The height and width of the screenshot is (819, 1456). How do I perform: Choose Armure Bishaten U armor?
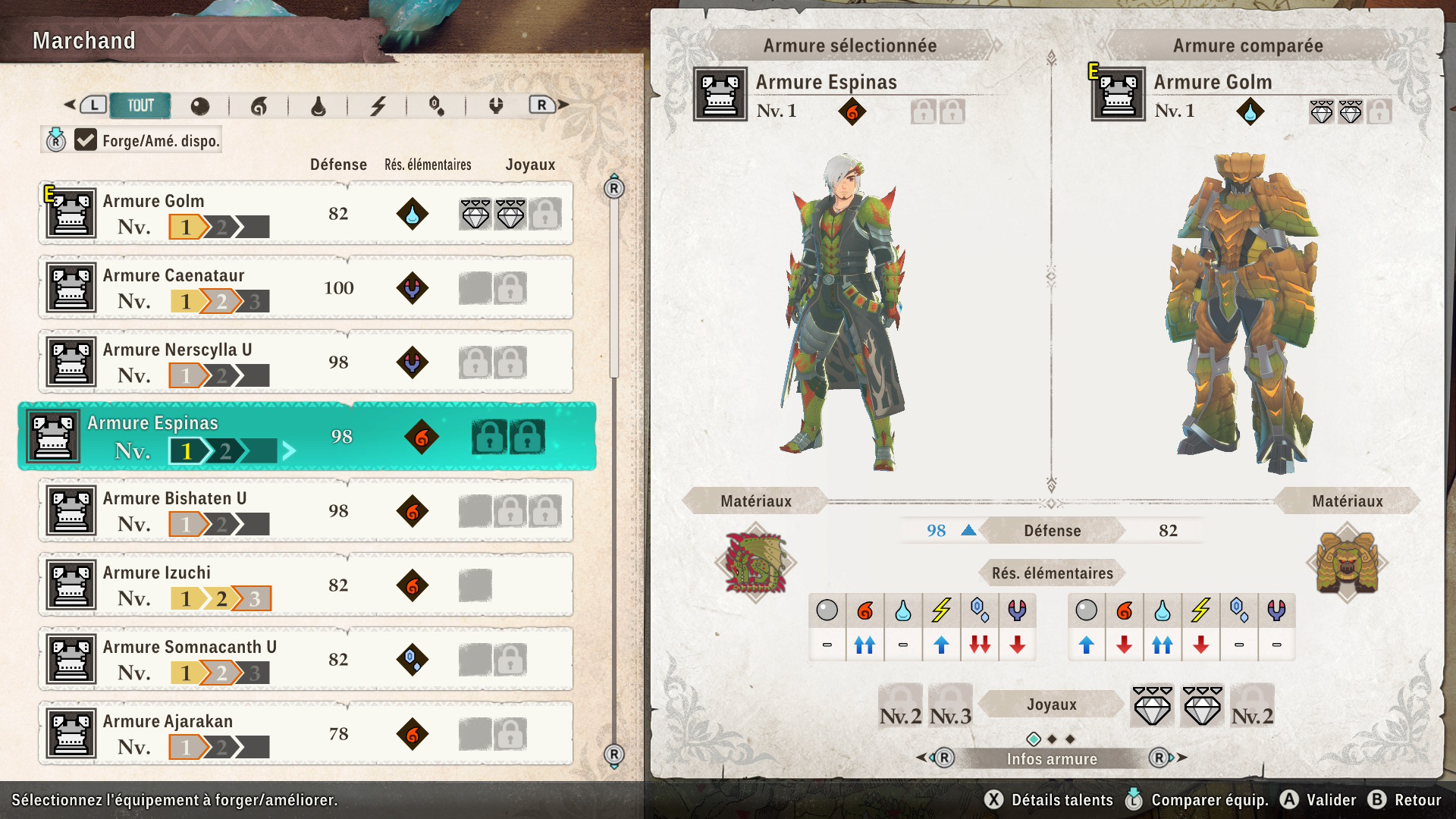coord(306,511)
